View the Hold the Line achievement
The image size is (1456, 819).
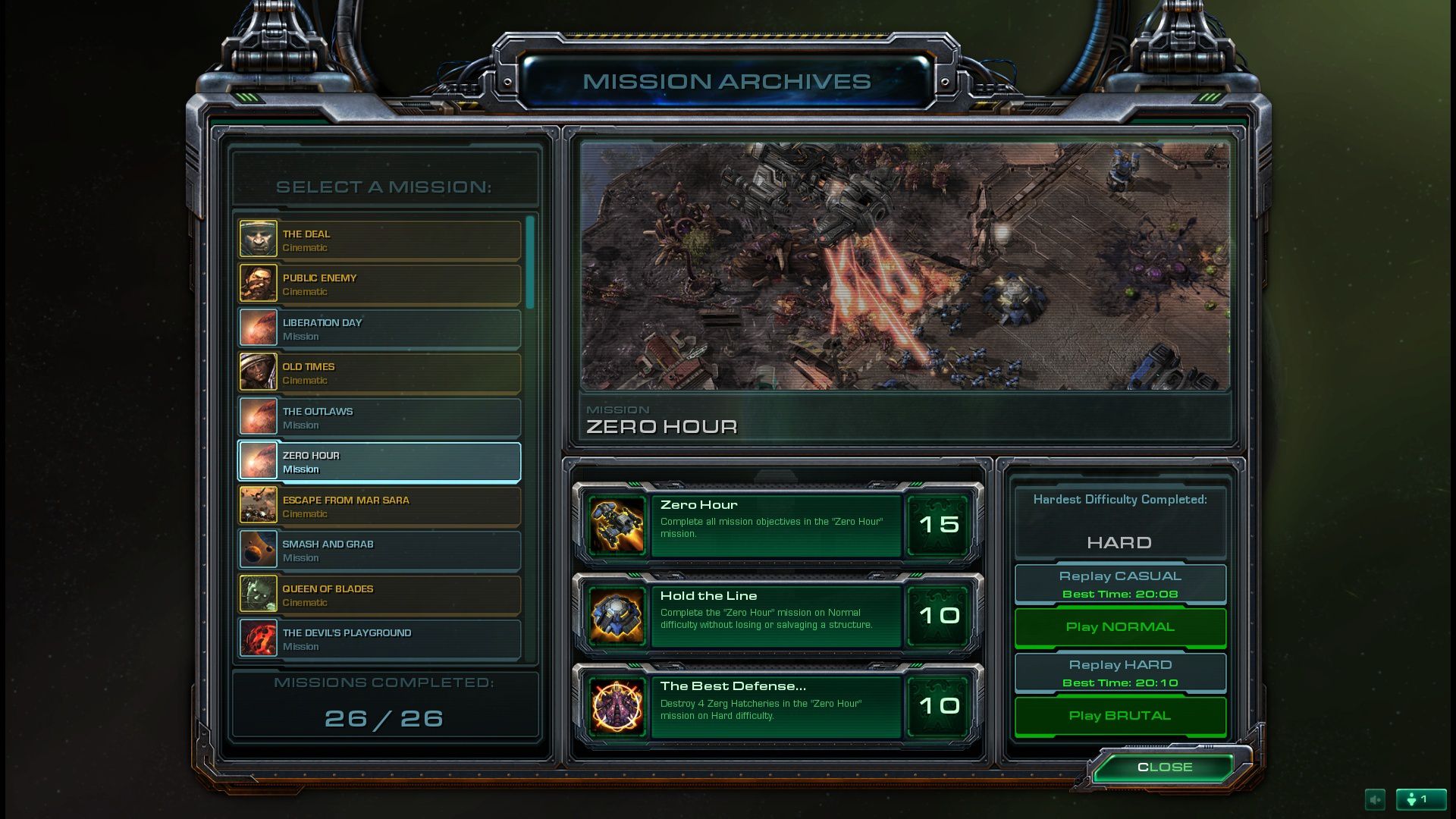pyautogui.click(x=777, y=616)
